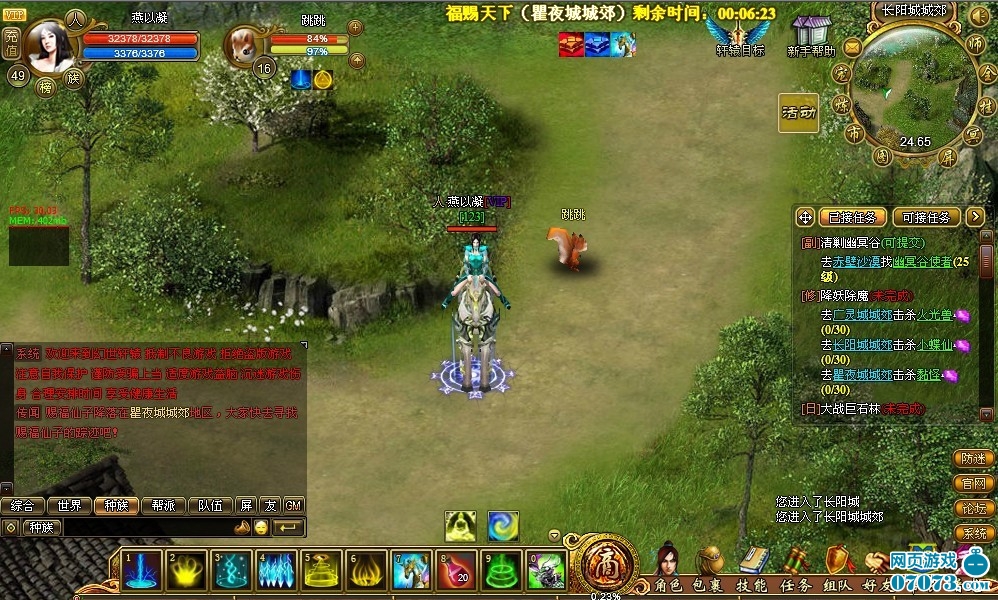Click the 火光兽 quest target link
Viewport: 998px width, 600px height.
point(936,315)
